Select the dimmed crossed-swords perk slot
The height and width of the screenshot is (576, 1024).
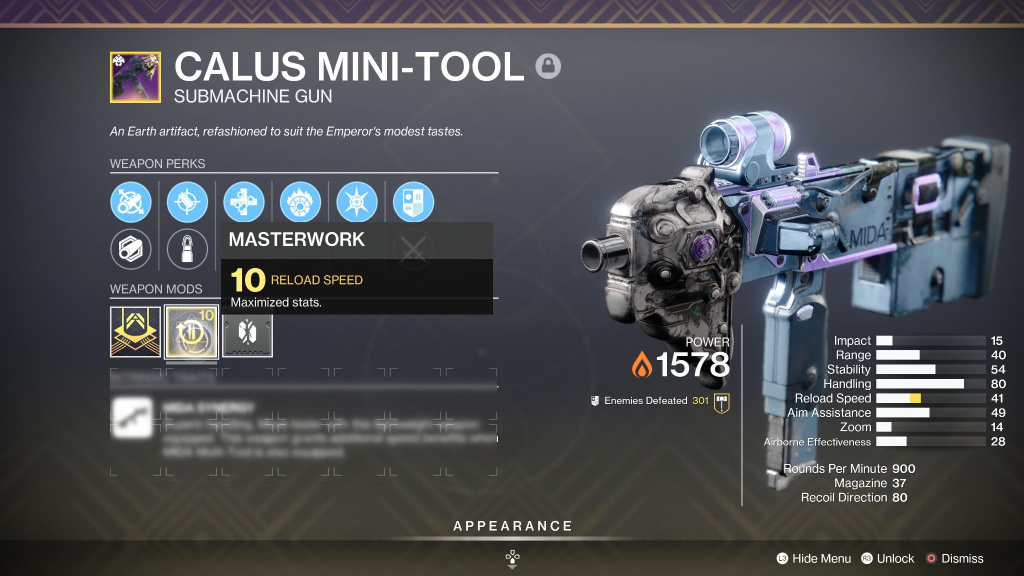click(413, 251)
